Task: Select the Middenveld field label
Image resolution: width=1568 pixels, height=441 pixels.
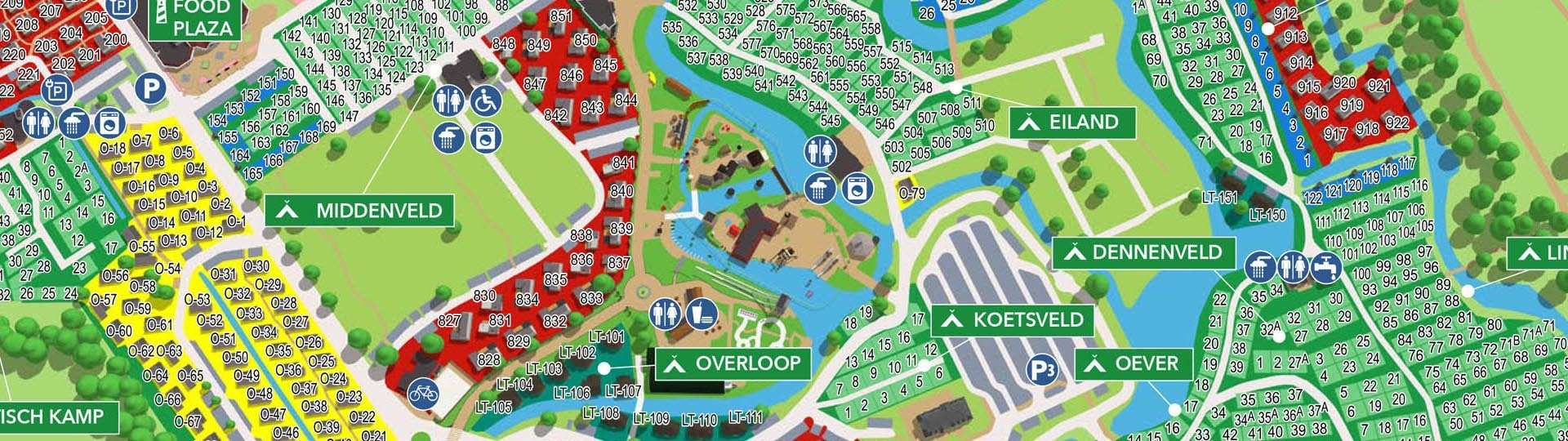Action: [359, 211]
